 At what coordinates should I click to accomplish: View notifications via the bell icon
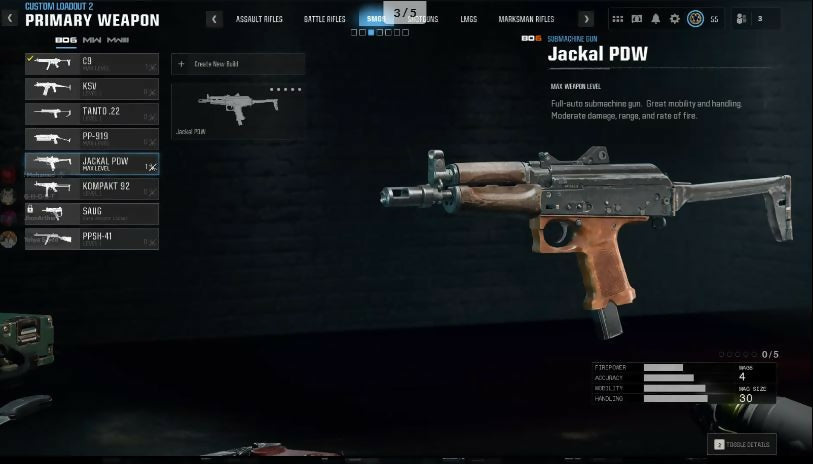[x=656, y=19]
